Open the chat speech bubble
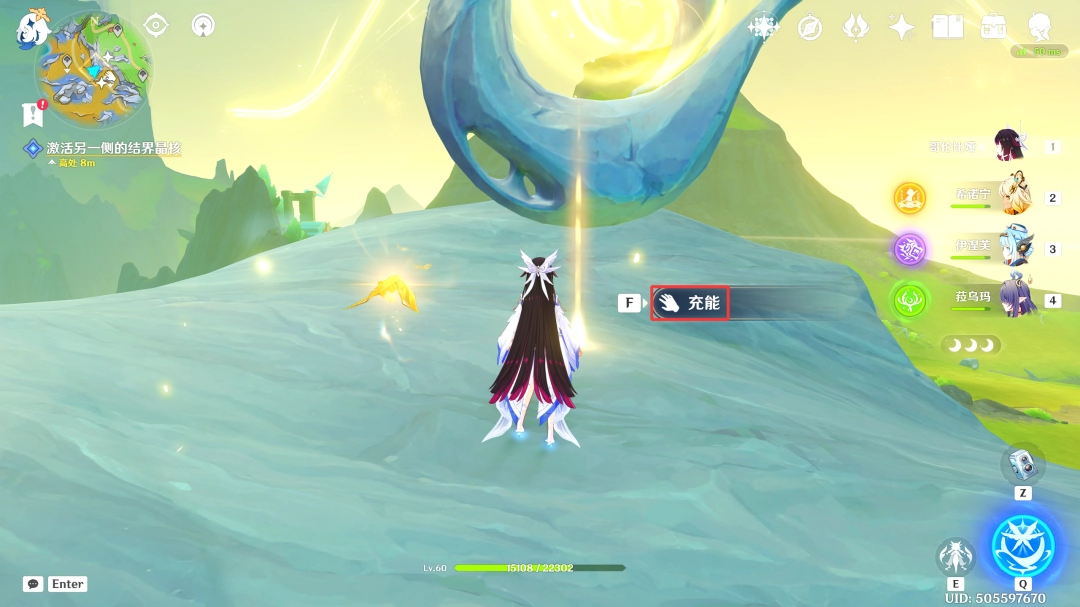This screenshot has width=1080, height=607. click(x=33, y=584)
